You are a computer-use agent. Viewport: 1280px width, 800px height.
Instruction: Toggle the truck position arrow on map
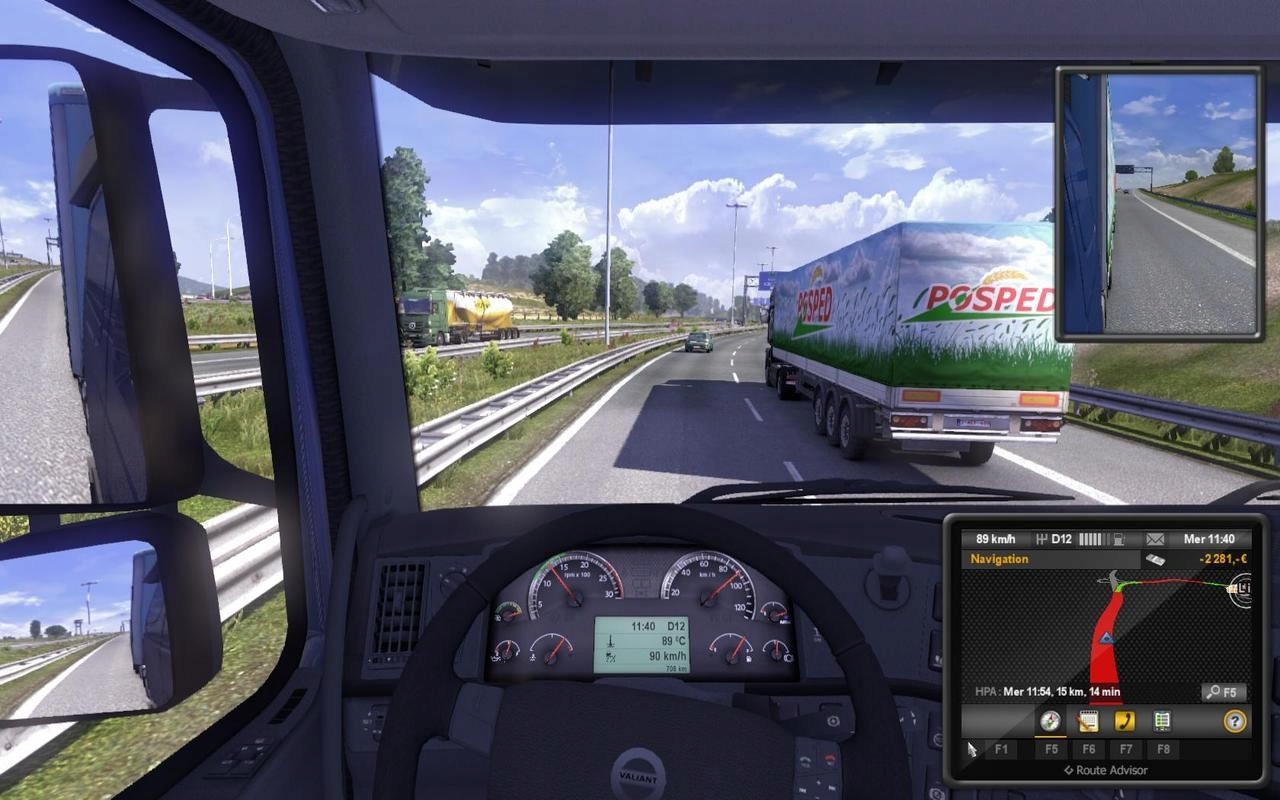click(x=1106, y=638)
